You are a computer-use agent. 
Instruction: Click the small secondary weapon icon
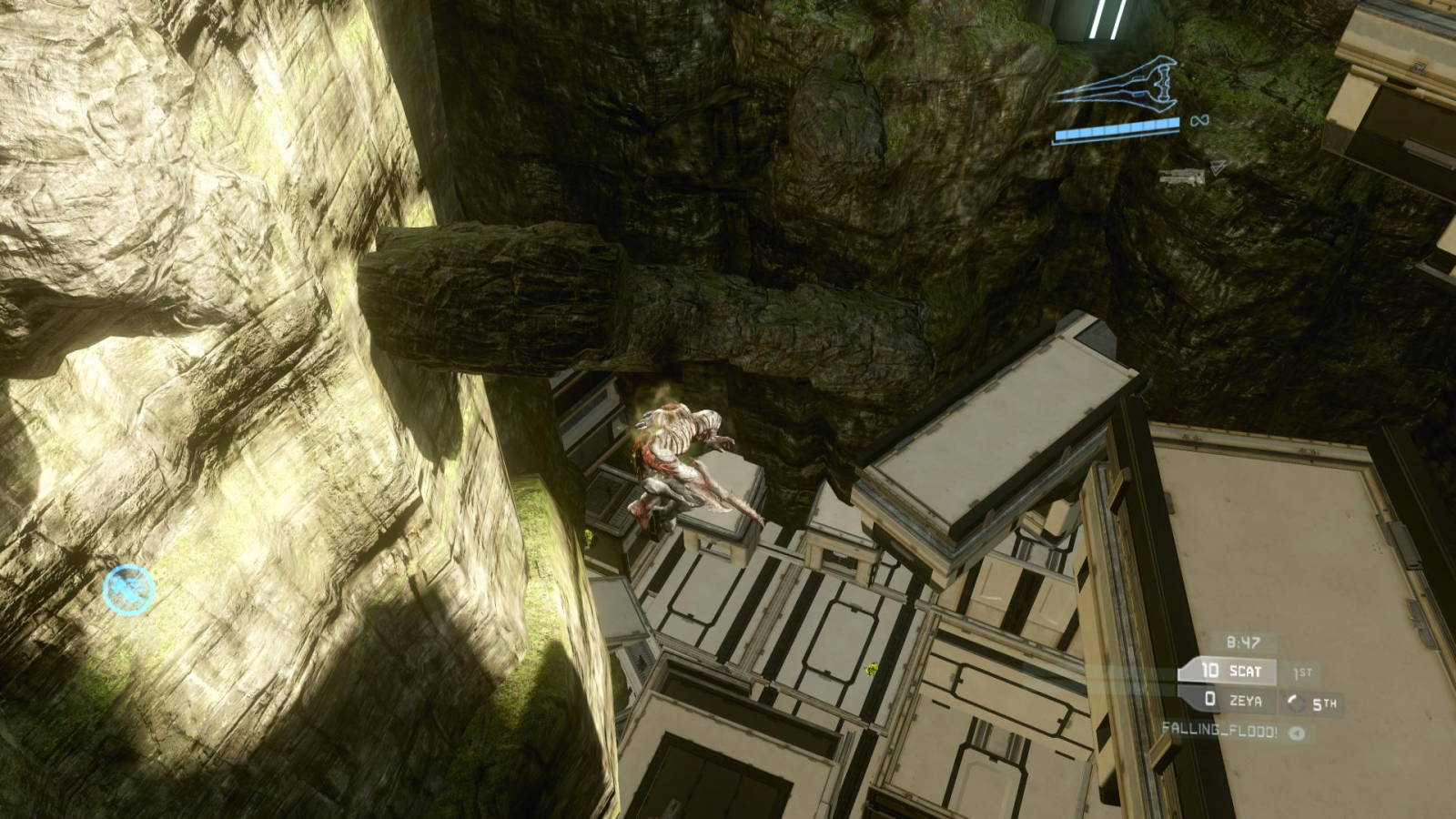1182,177
